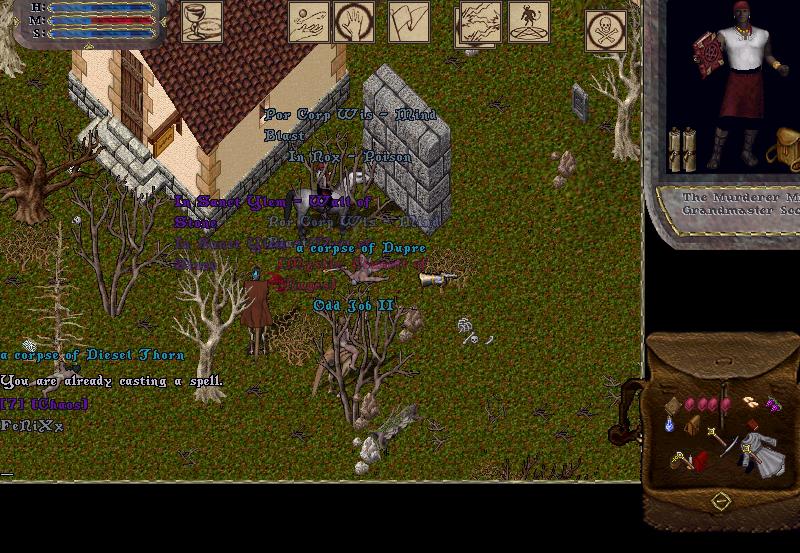
Task: Select the red item in the backpack
Action: point(699,461)
